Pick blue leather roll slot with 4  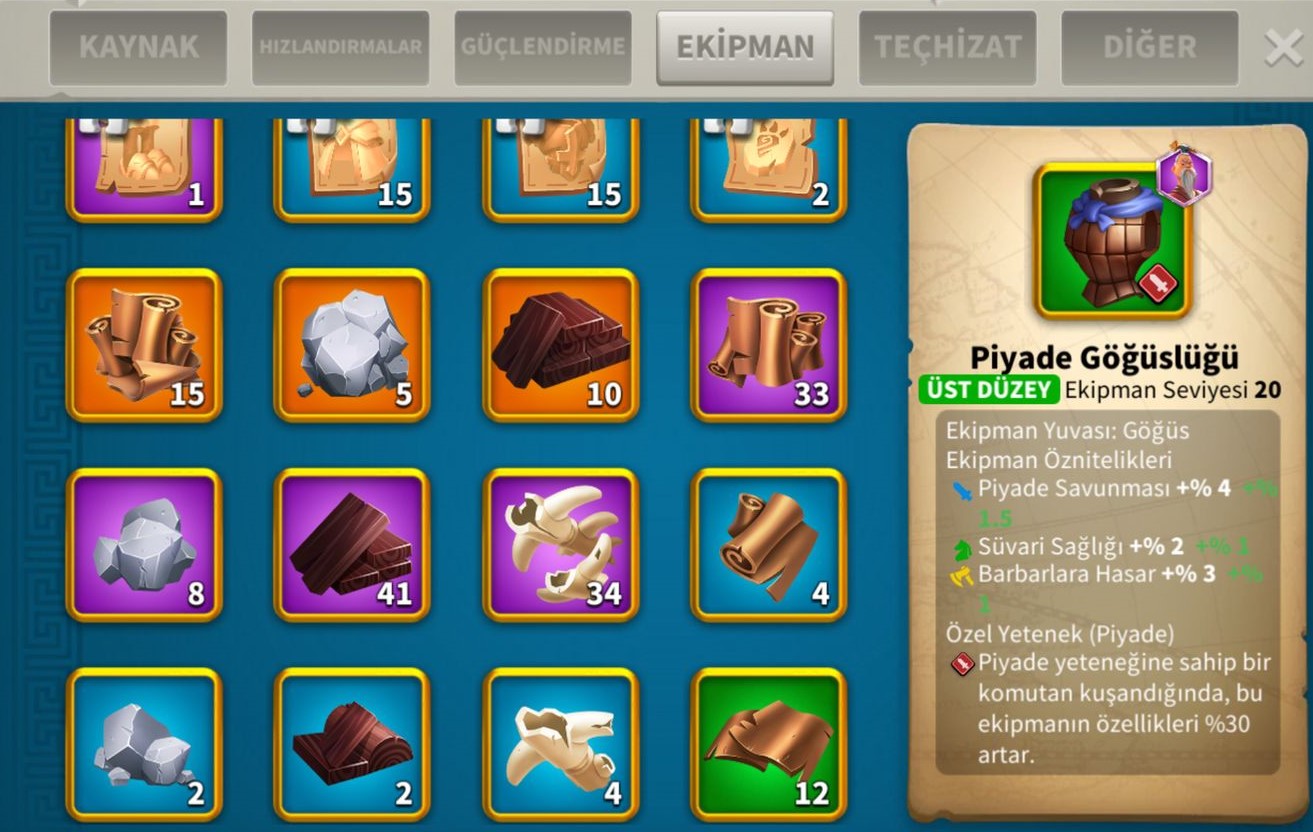tap(769, 545)
